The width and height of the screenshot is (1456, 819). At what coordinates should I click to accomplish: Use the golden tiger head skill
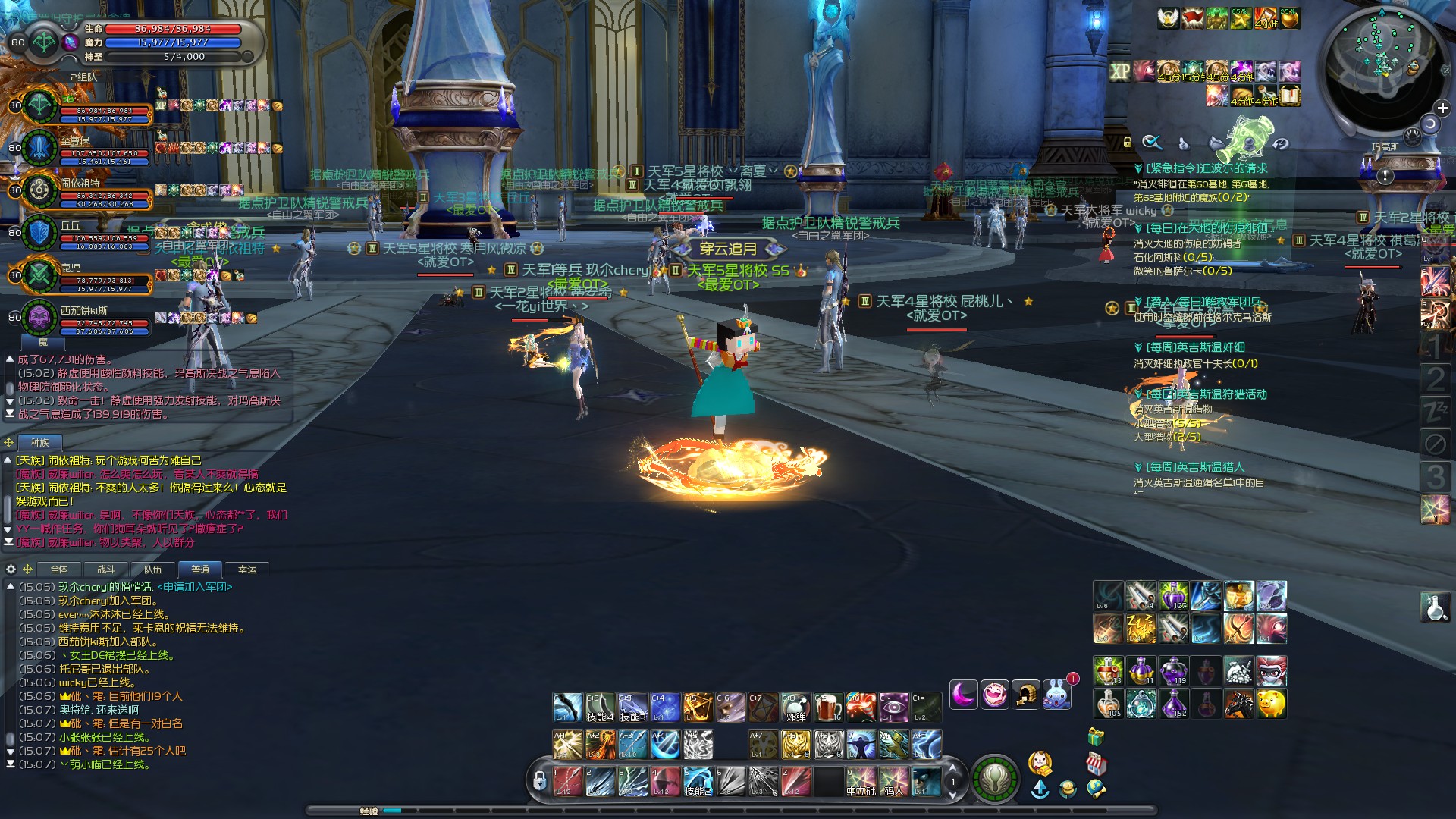coord(795,745)
